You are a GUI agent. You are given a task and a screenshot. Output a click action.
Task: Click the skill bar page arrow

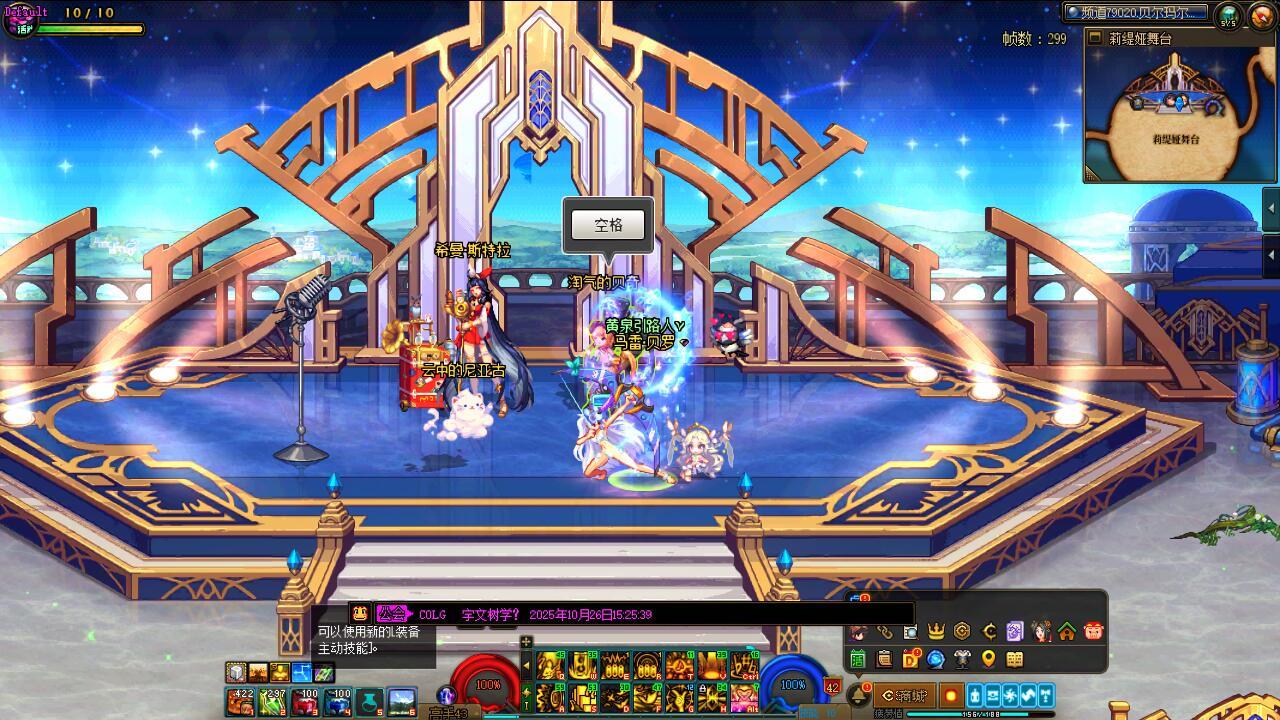527,665
